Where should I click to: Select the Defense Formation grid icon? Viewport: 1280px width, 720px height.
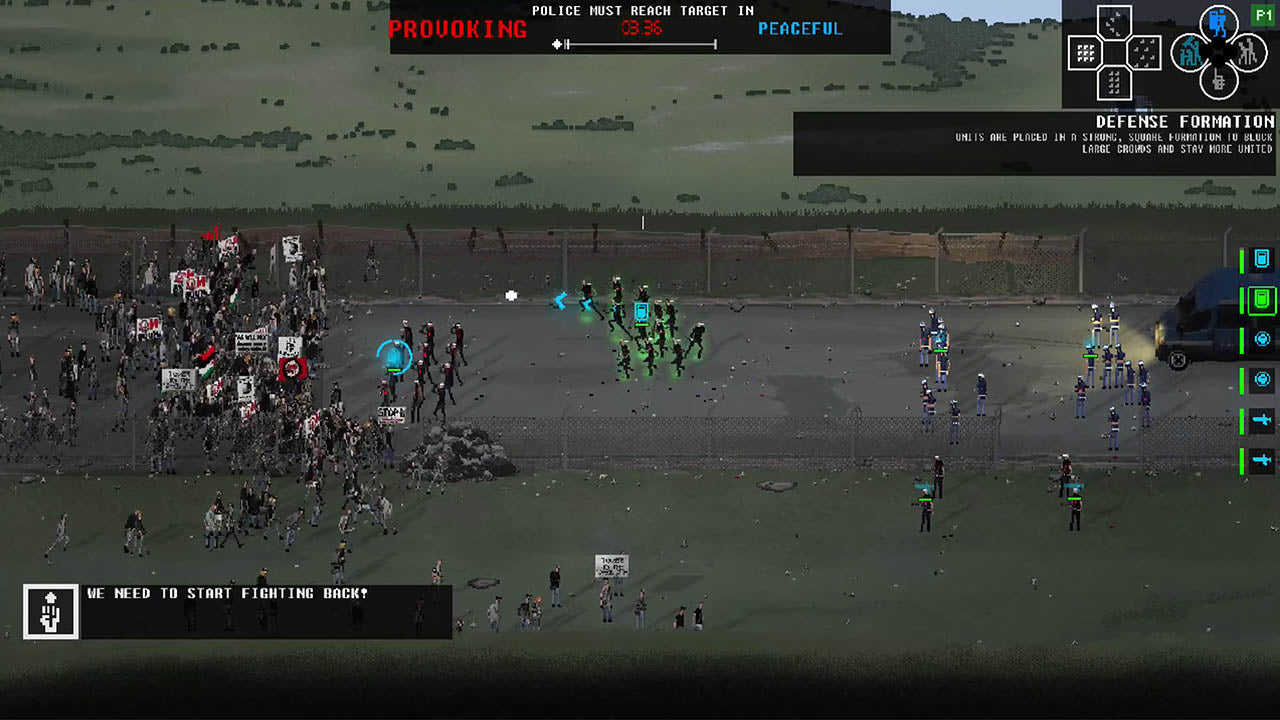point(1086,53)
